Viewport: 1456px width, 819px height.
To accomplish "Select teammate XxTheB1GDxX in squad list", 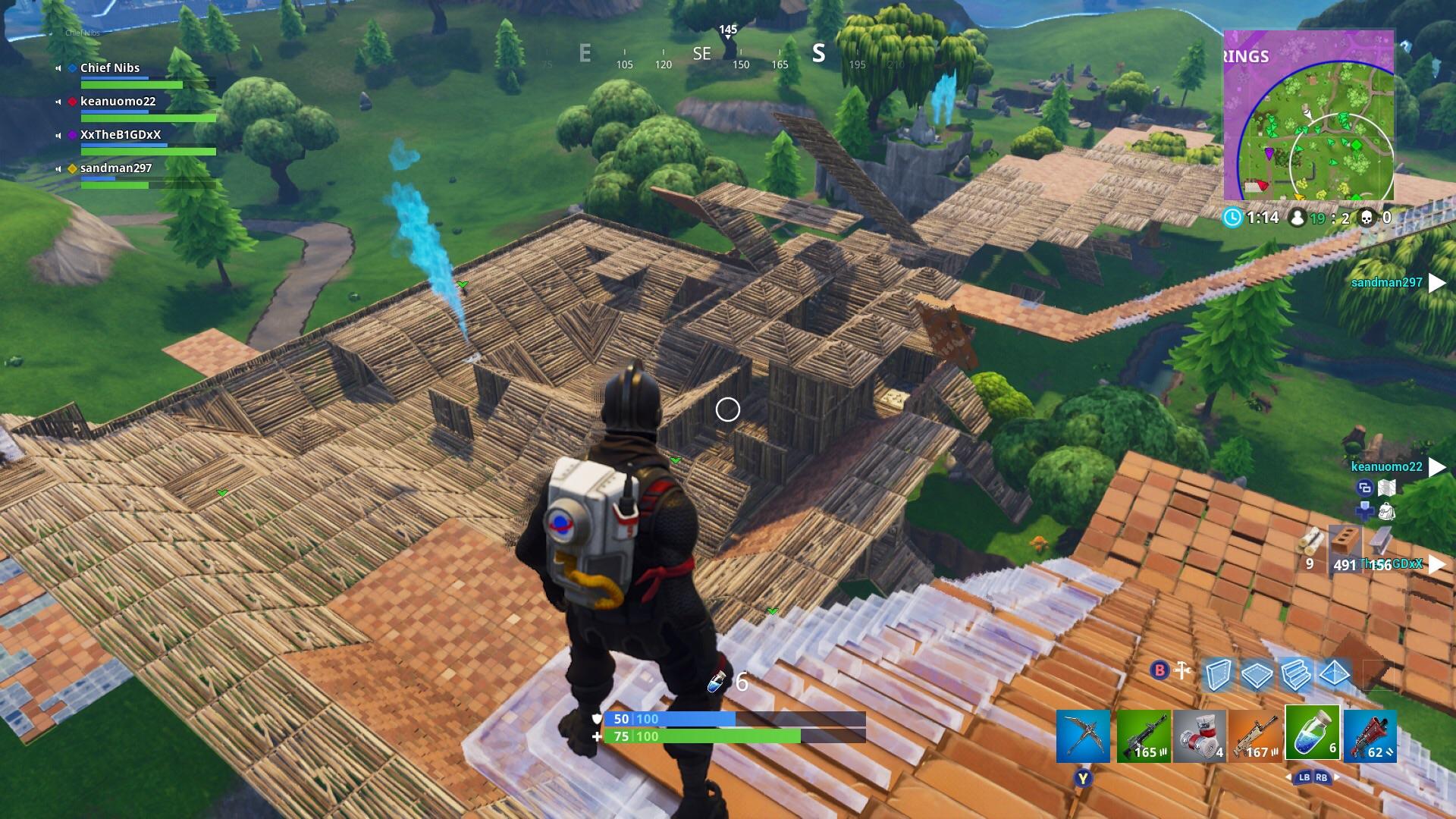I will 121,135.
